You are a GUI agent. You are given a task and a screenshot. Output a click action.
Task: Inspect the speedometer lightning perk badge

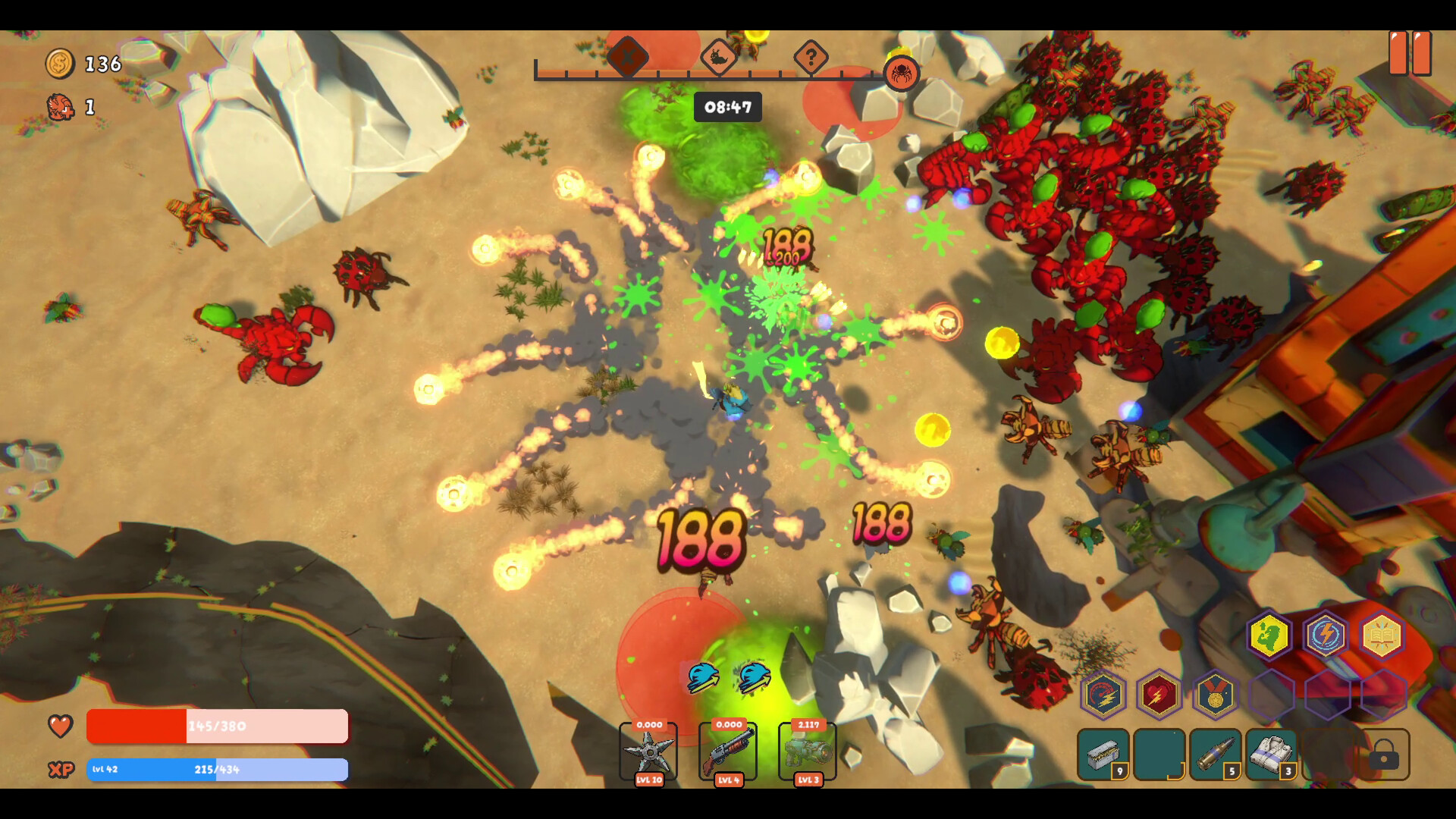pos(1103,695)
